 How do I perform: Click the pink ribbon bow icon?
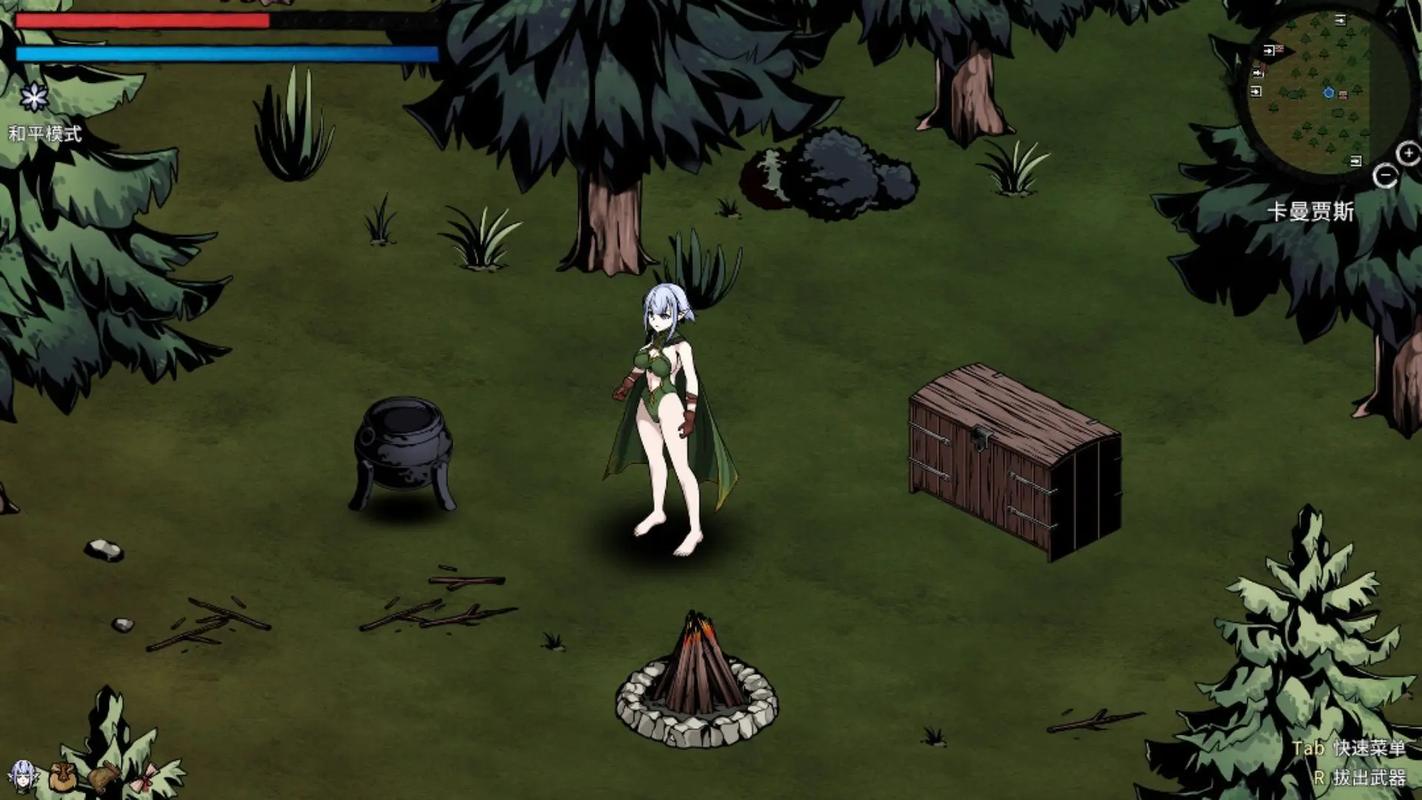point(141,778)
